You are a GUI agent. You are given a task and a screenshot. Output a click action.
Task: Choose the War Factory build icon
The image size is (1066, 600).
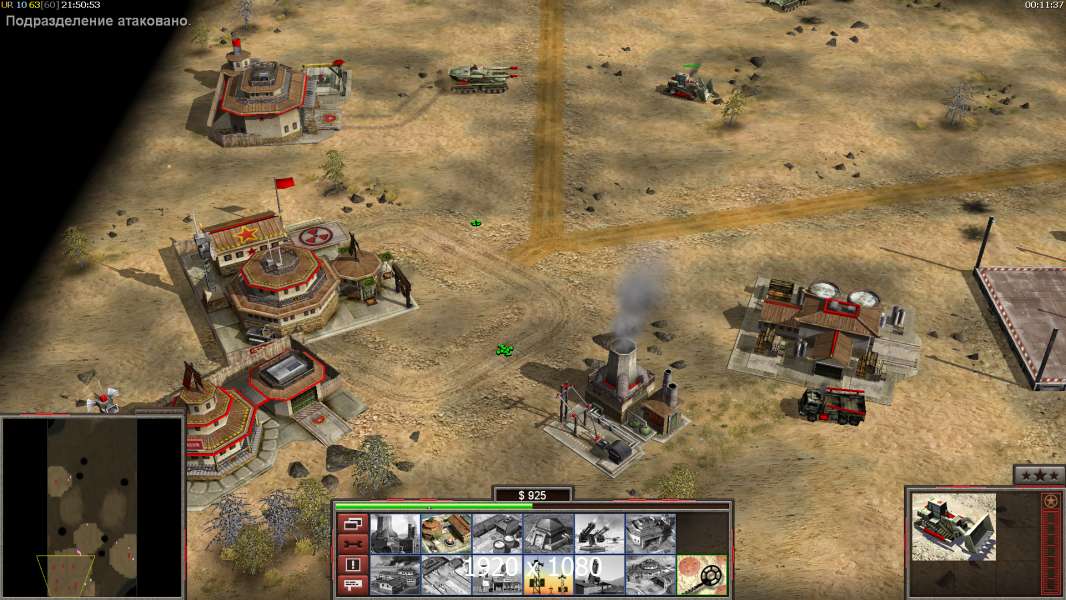point(650,534)
